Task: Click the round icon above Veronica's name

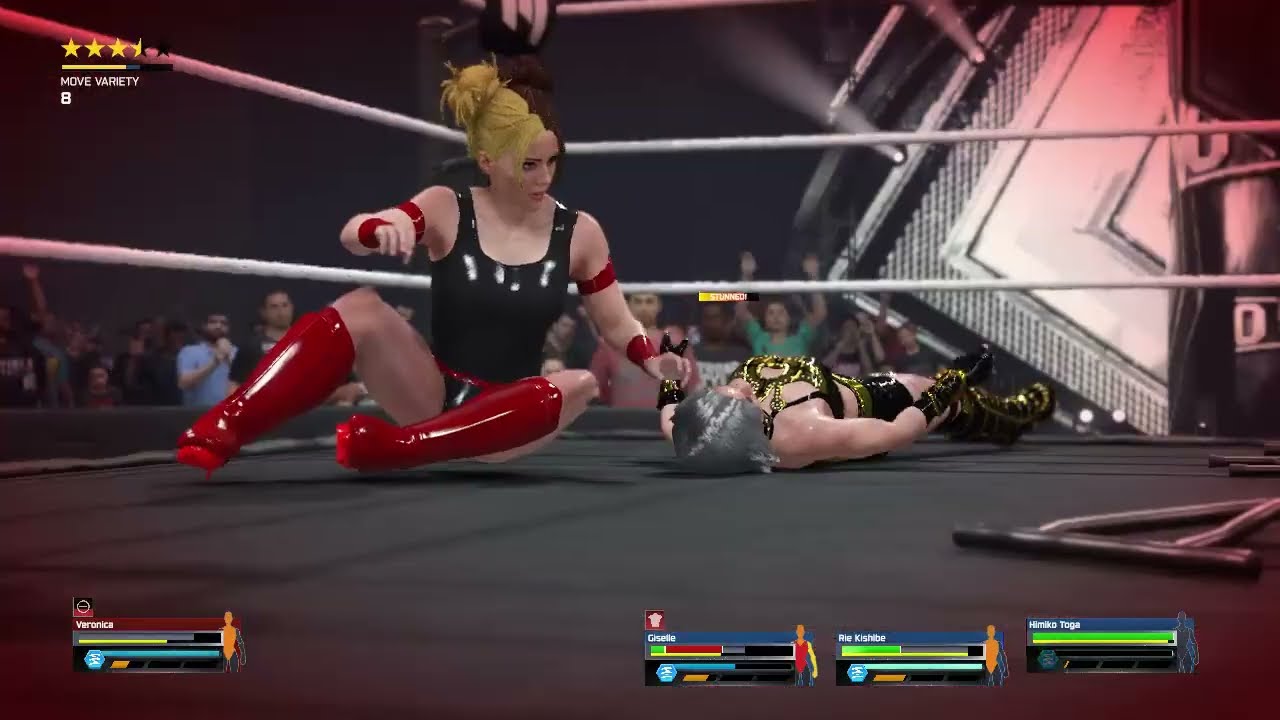Action: coord(83,607)
